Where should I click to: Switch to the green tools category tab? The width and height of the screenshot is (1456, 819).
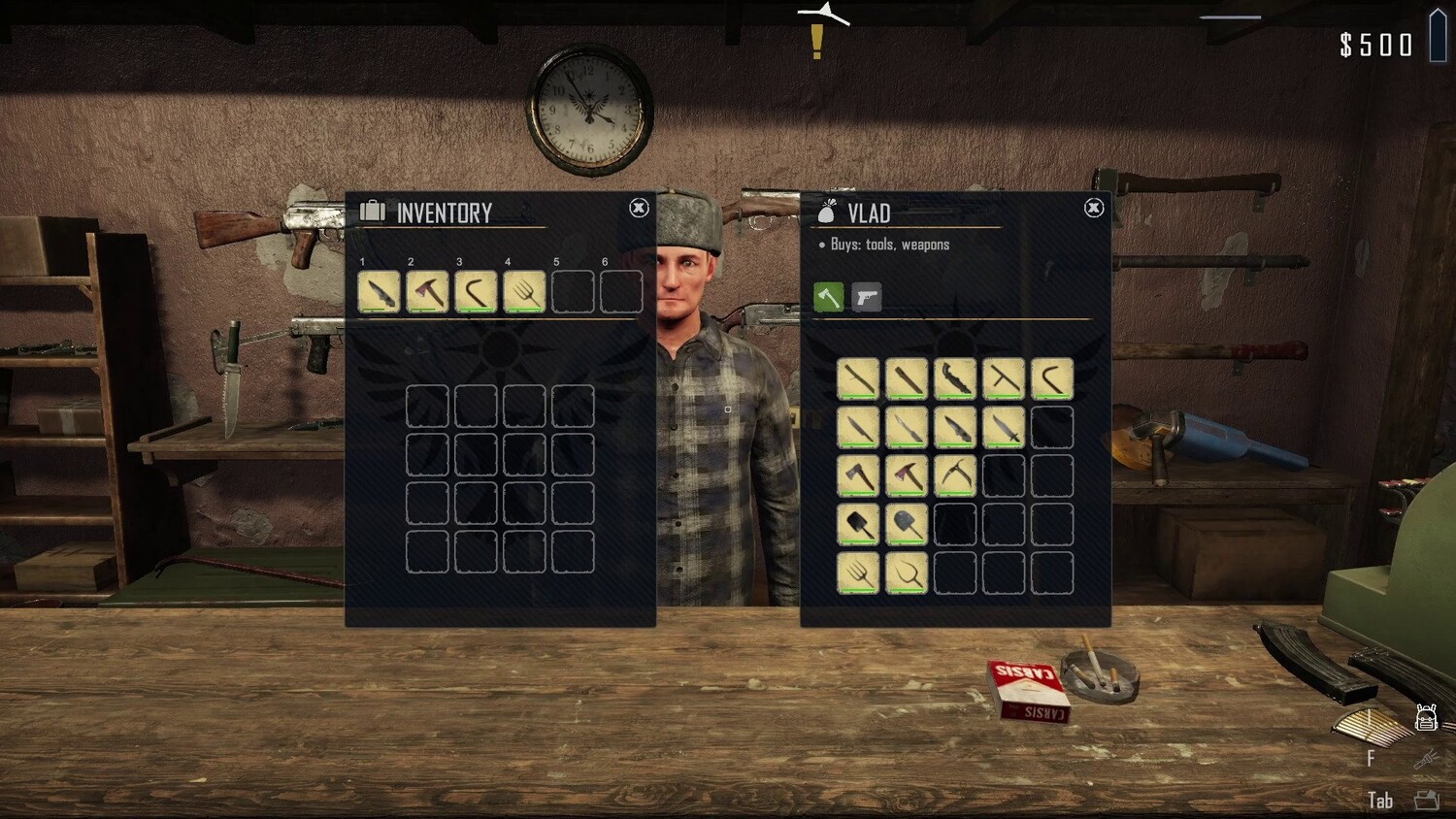pos(828,297)
